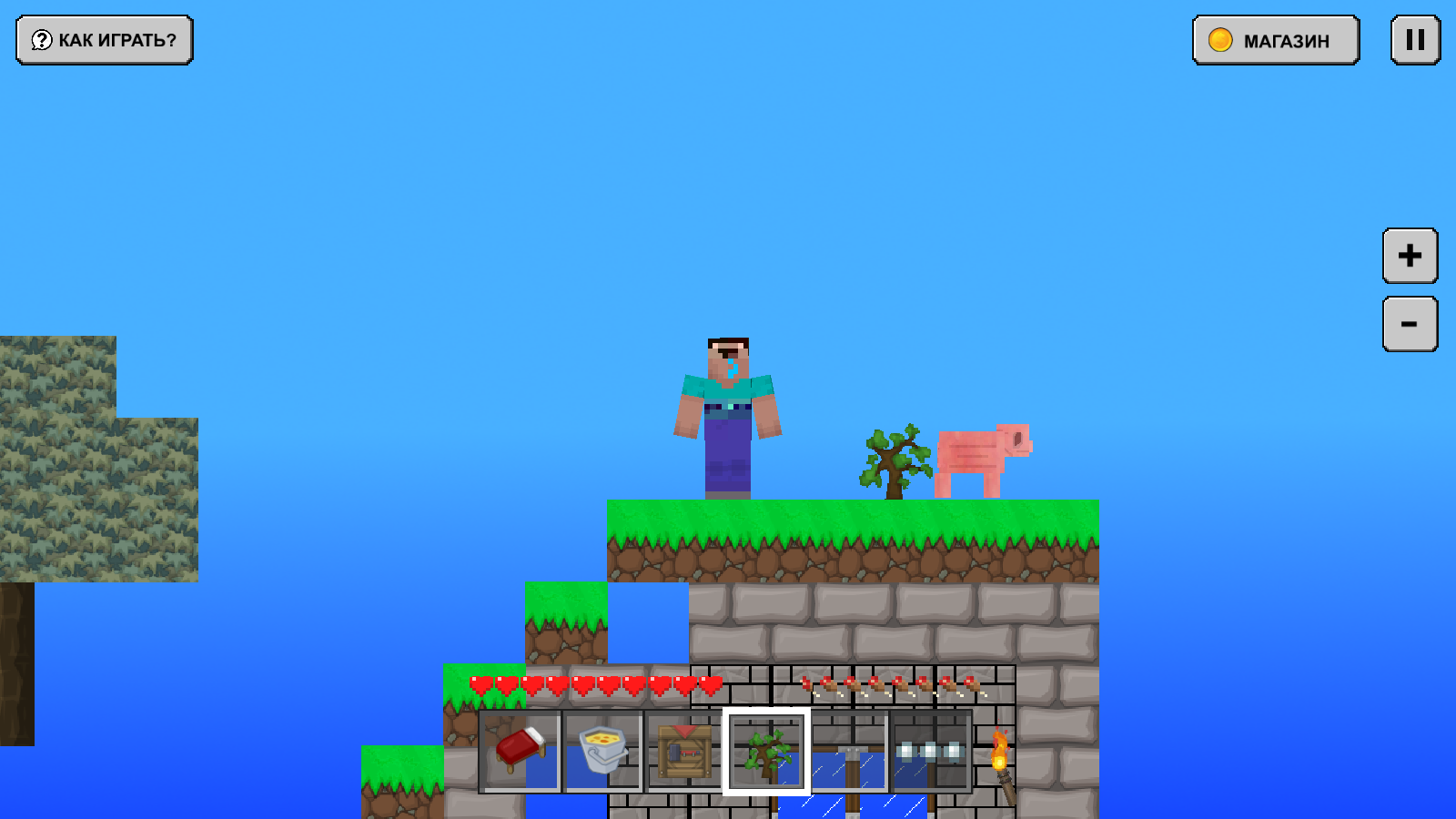
Task: Zoom in with the plus button
Action: pyautogui.click(x=1408, y=256)
